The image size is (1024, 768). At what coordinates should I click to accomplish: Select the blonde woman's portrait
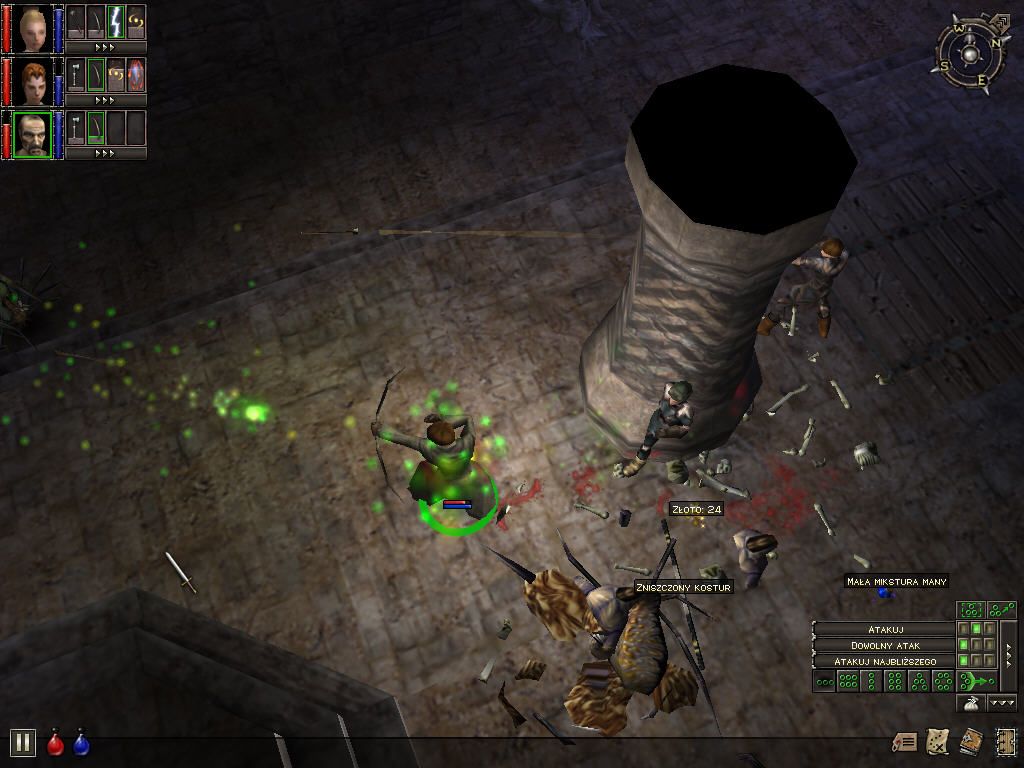coord(33,28)
